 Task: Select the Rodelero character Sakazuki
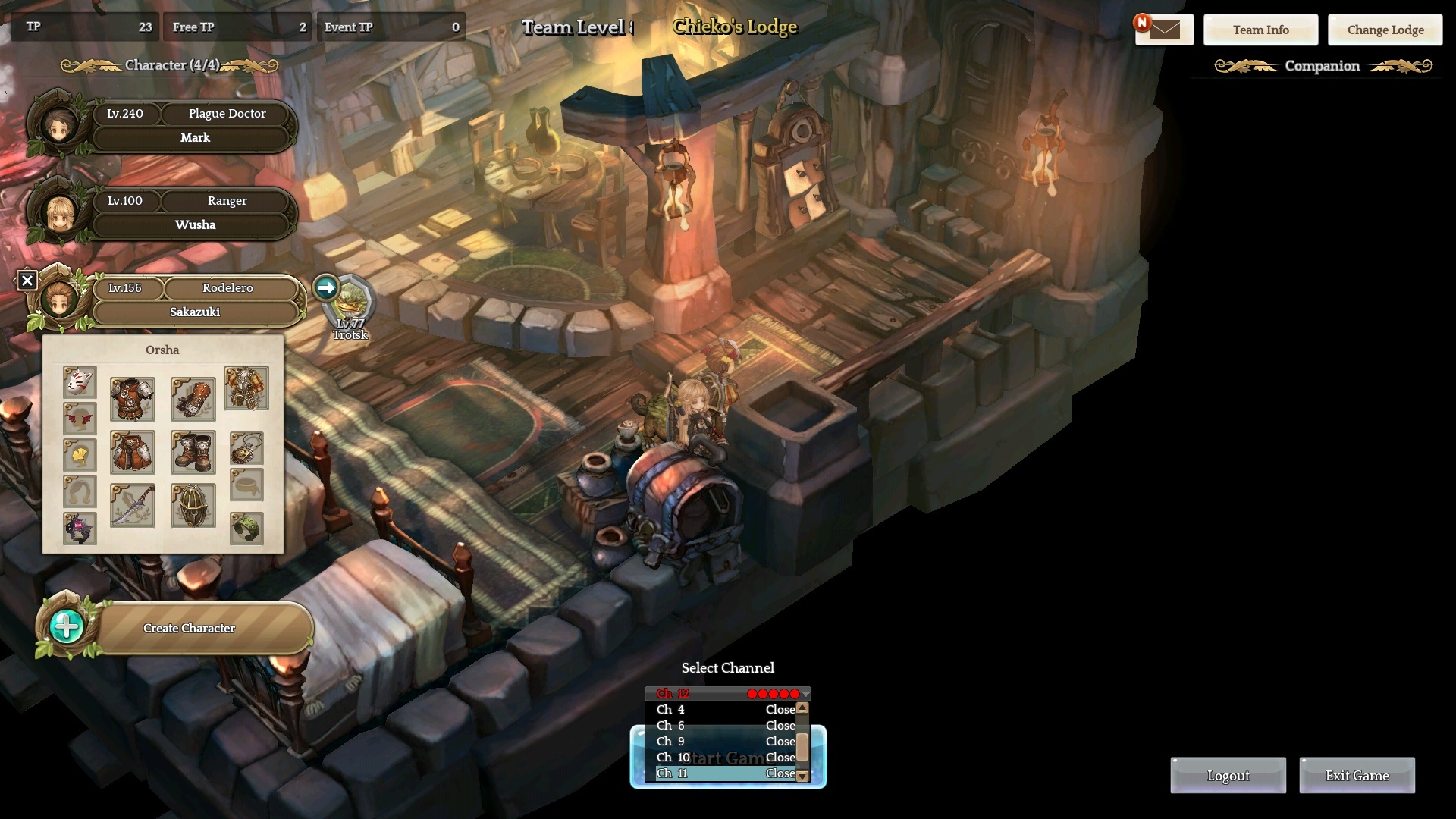tap(195, 300)
